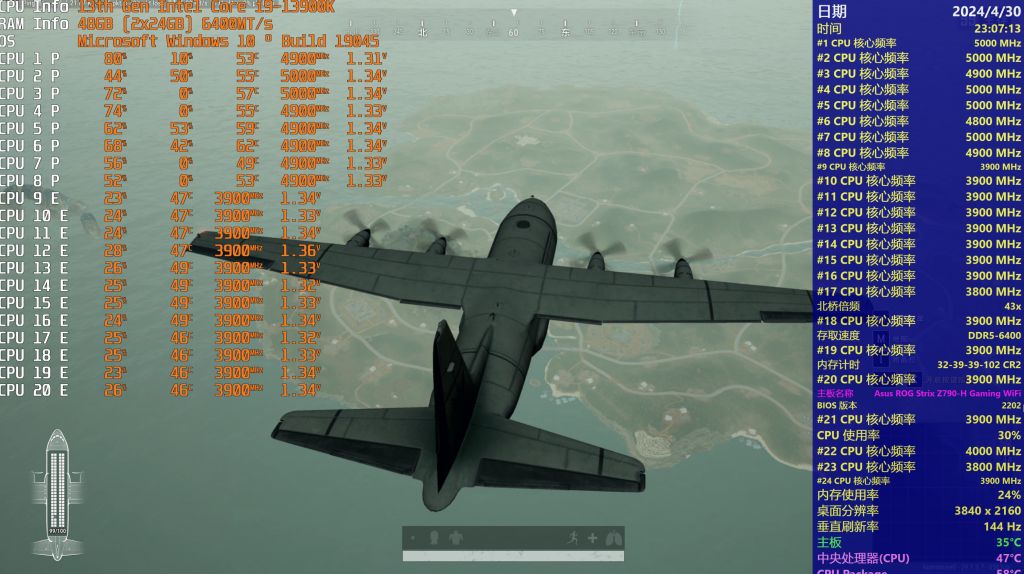Image resolution: width=1024 pixels, height=574 pixels.
Task: Click the helmet equipment status icon
Action: 434,538
